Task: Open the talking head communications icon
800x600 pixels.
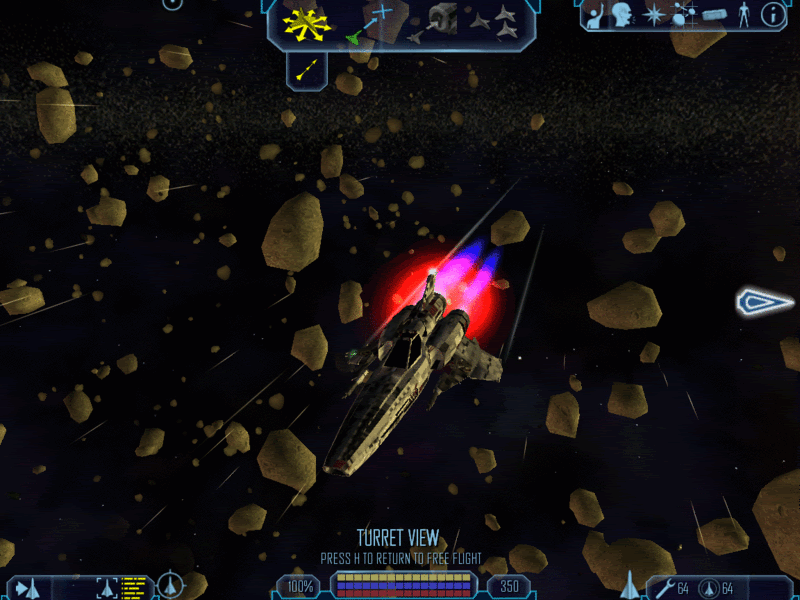Action: click(625, 15)
